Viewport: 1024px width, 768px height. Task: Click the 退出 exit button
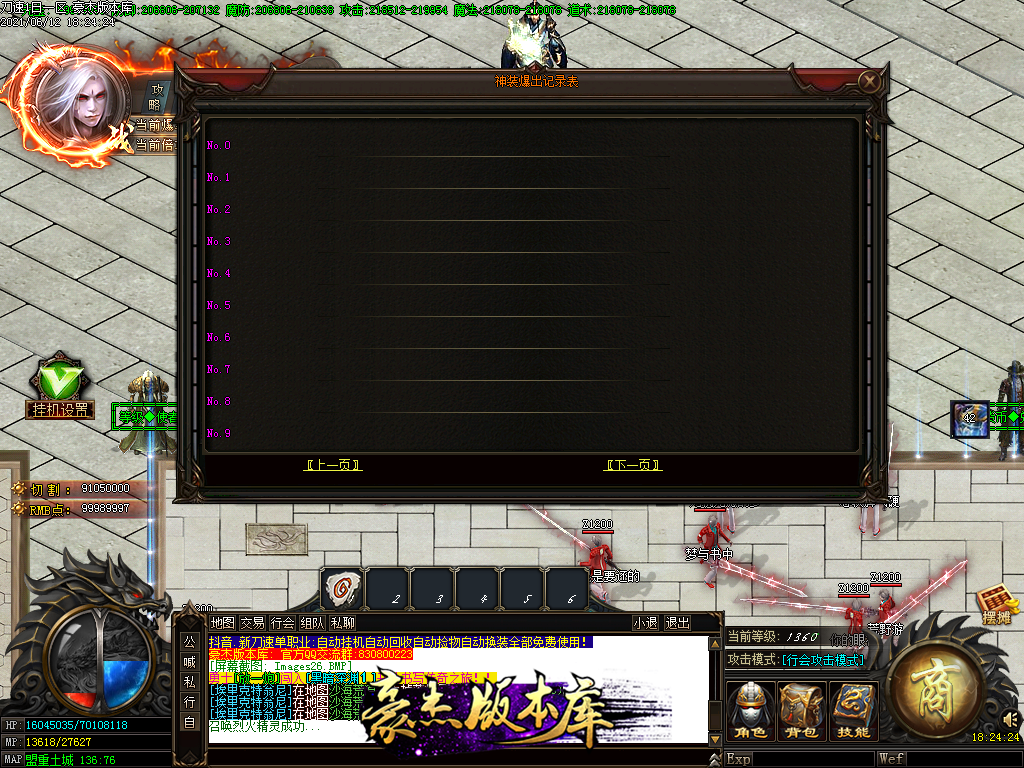678,623
